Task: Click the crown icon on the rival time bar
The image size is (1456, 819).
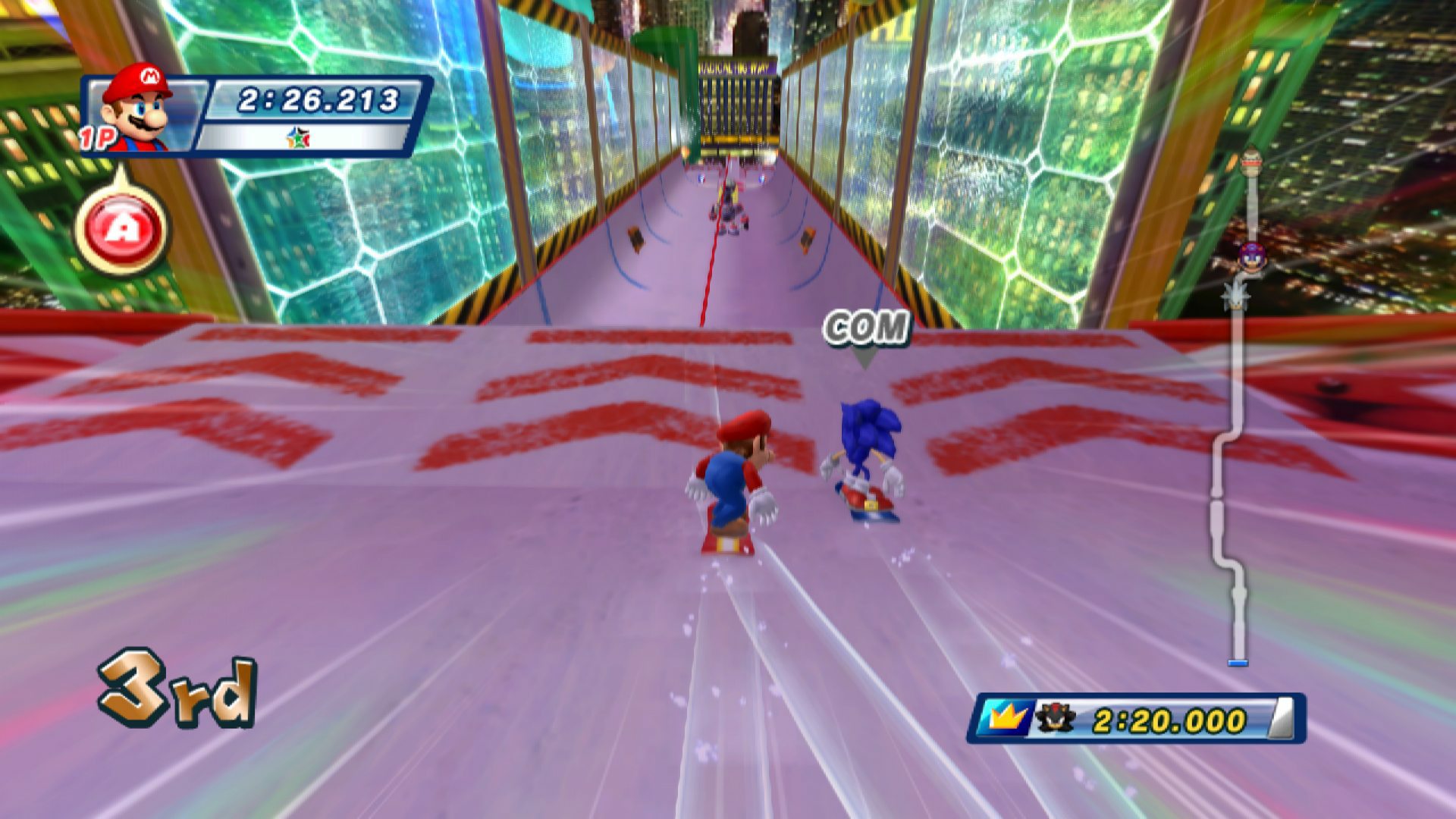Action: pos(1009,717)
